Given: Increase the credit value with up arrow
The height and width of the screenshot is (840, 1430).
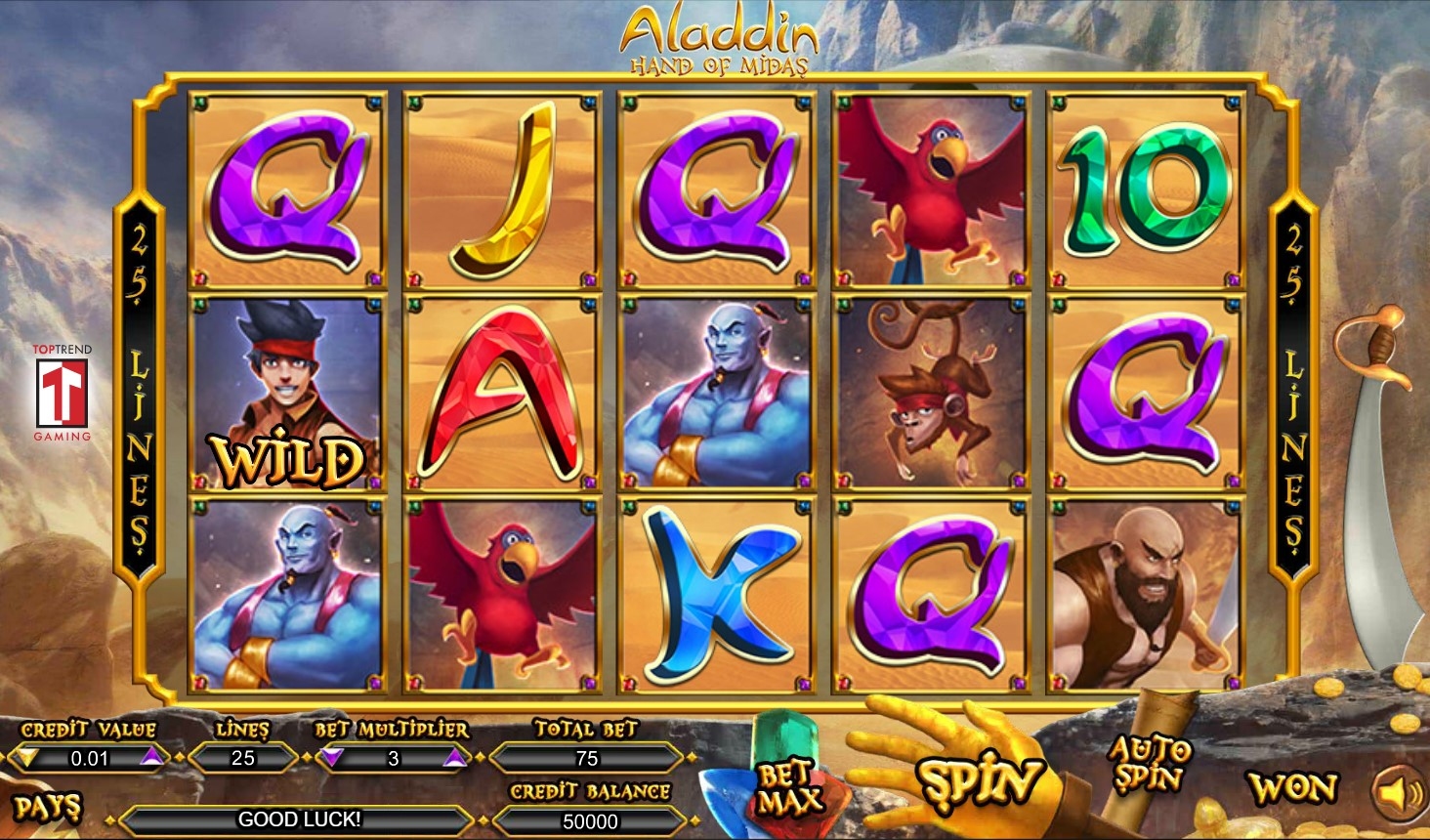Looking at the screenshot, I should [150, 757].
